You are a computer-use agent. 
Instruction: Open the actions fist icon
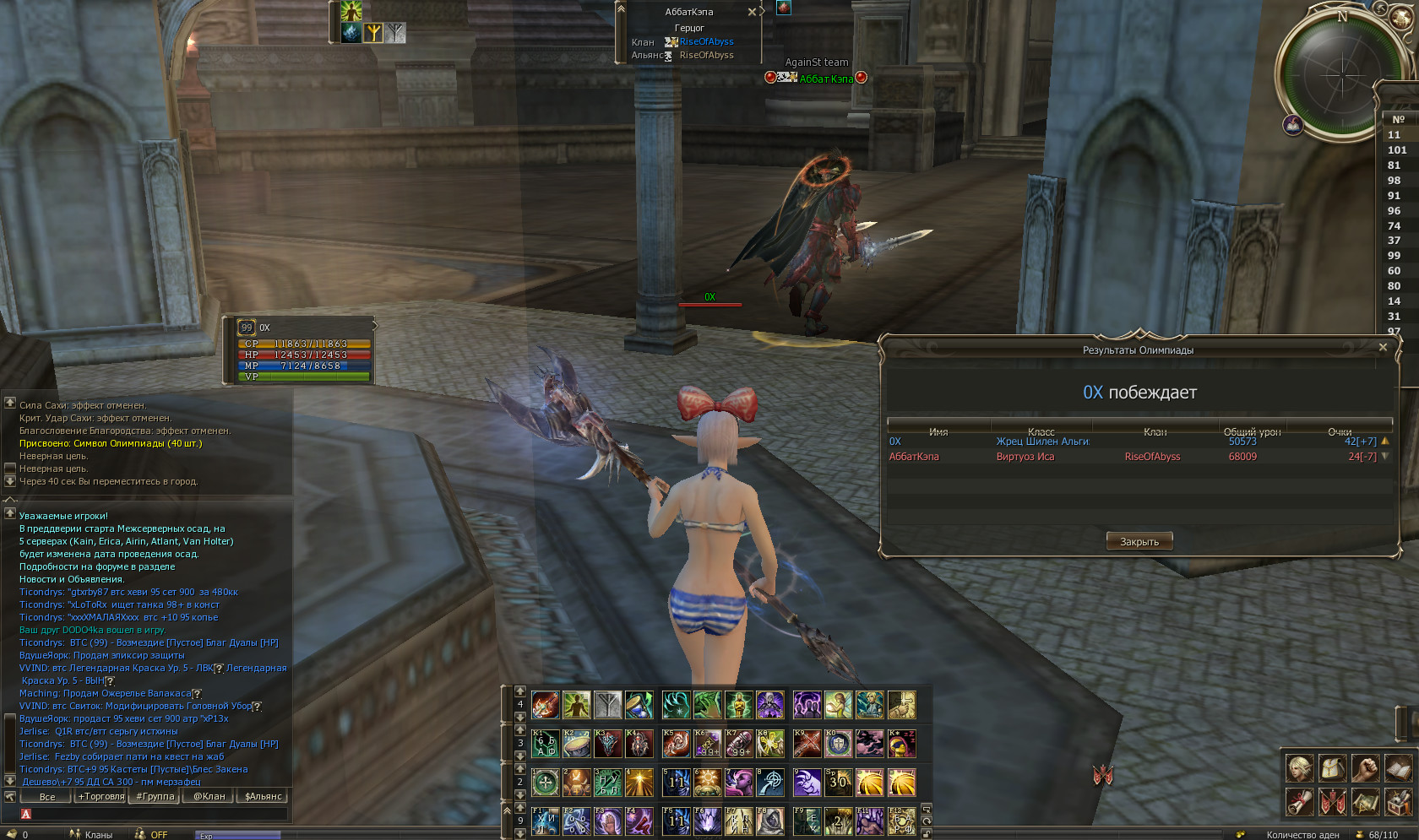point(1365,768)
